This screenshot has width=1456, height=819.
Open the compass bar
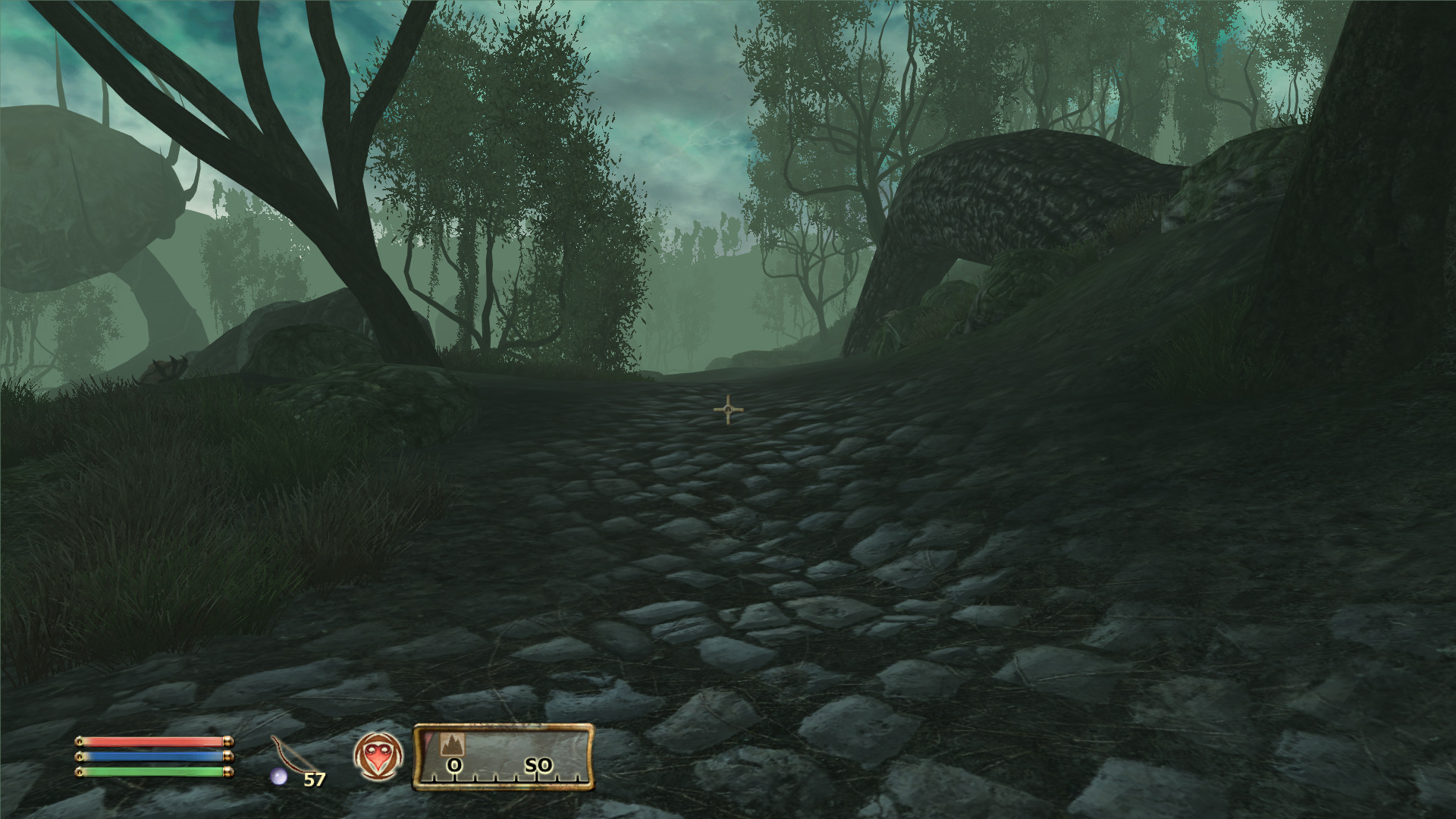[x=503, y=757]
